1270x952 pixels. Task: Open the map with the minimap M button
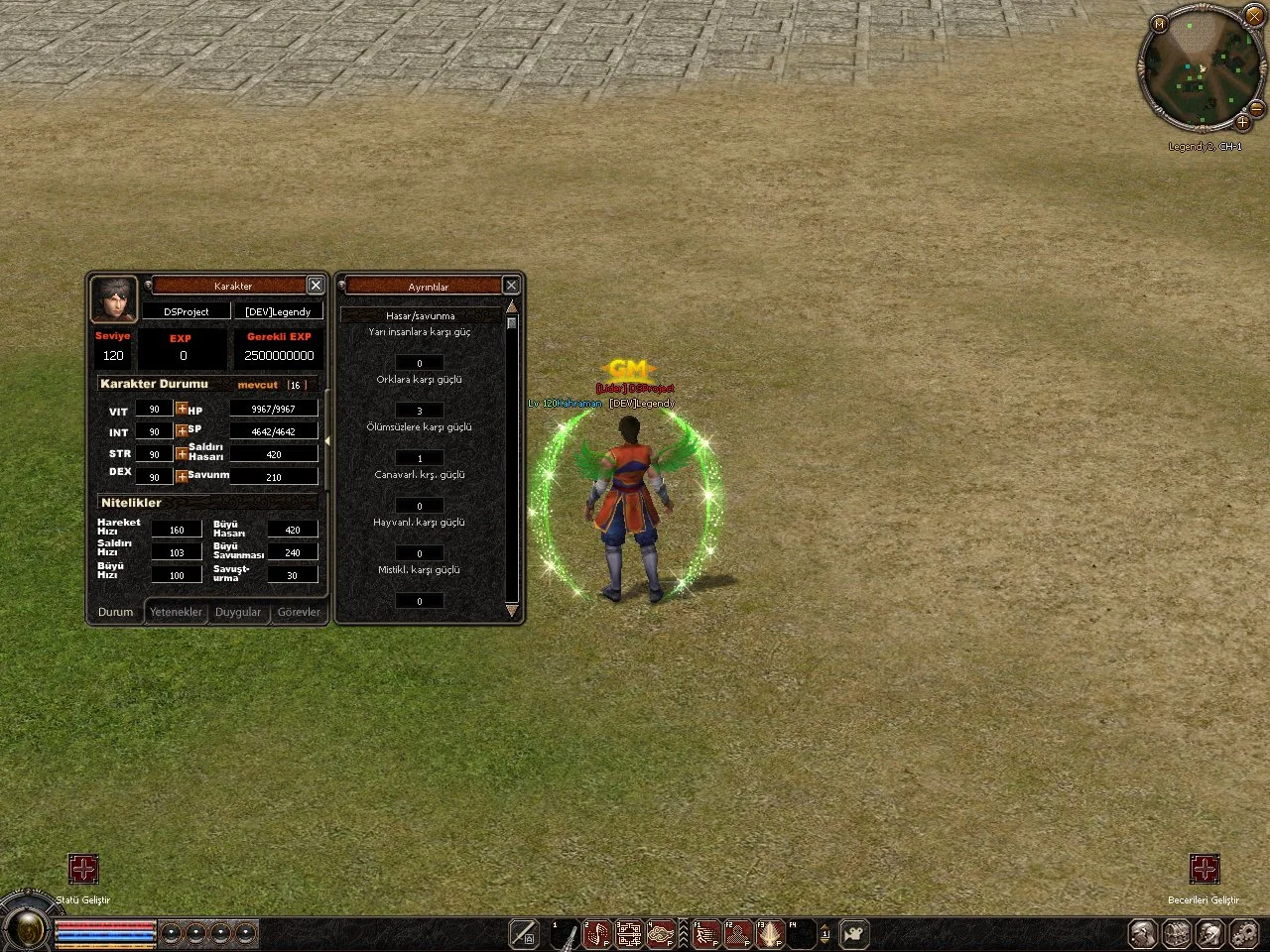click(1159, 23)
